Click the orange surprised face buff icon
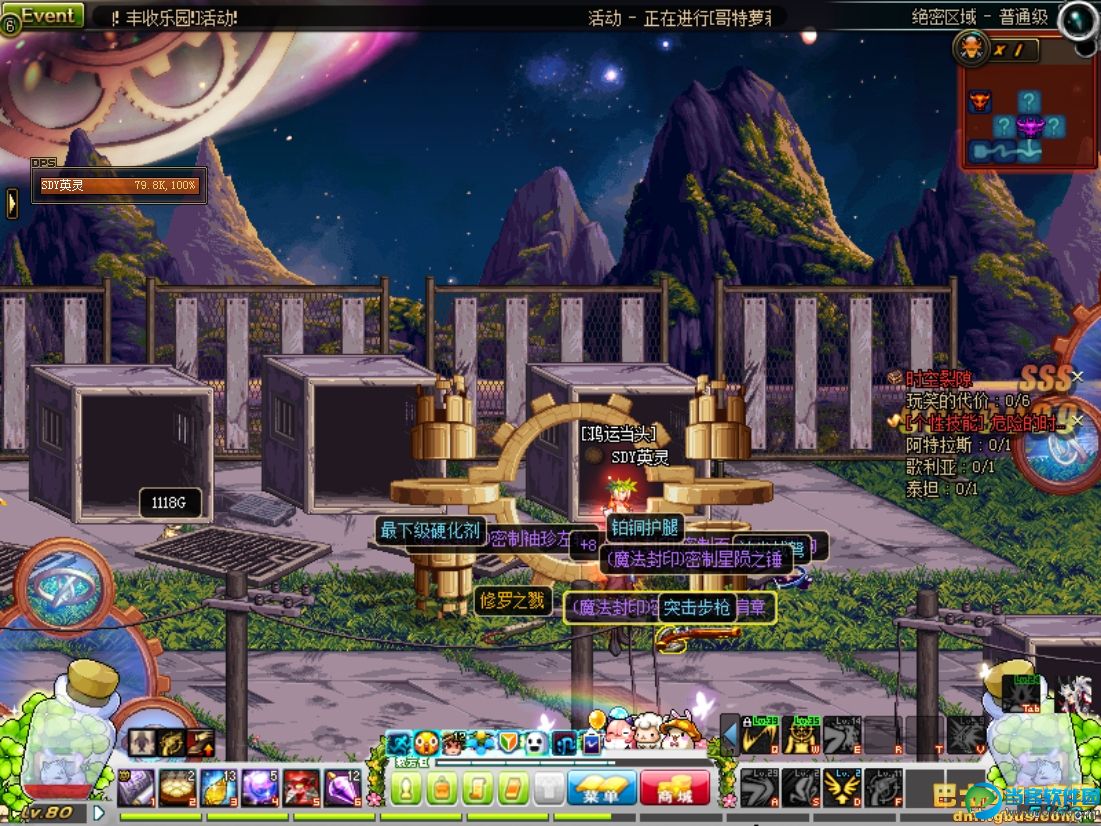This screenshot has width=1101, height=826. [x=427, y=742]
